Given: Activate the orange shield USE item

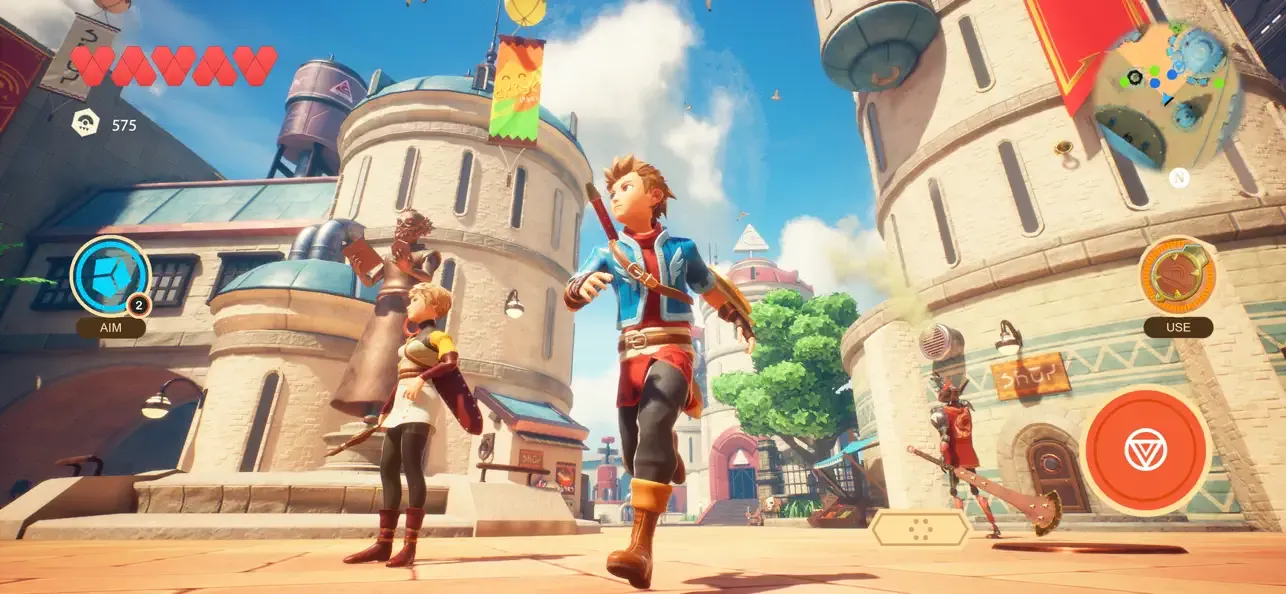Looking at the screenshot, I should pos(1177,275).
